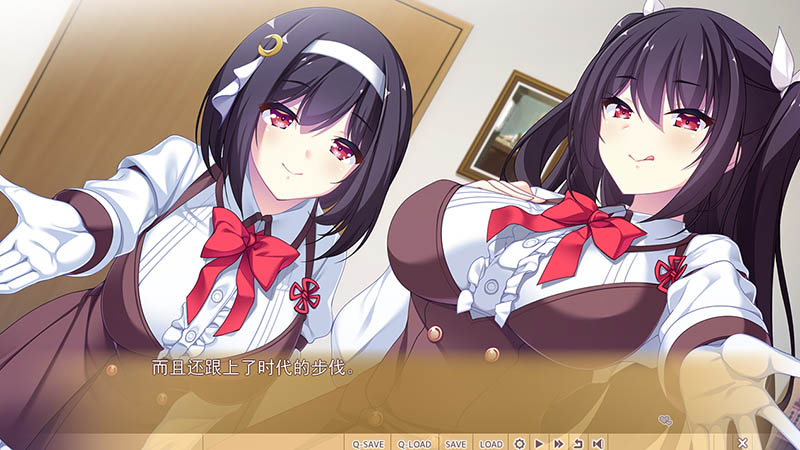800x450 pixels.
Task: Open settings via the gear icon
Action: 520,443
